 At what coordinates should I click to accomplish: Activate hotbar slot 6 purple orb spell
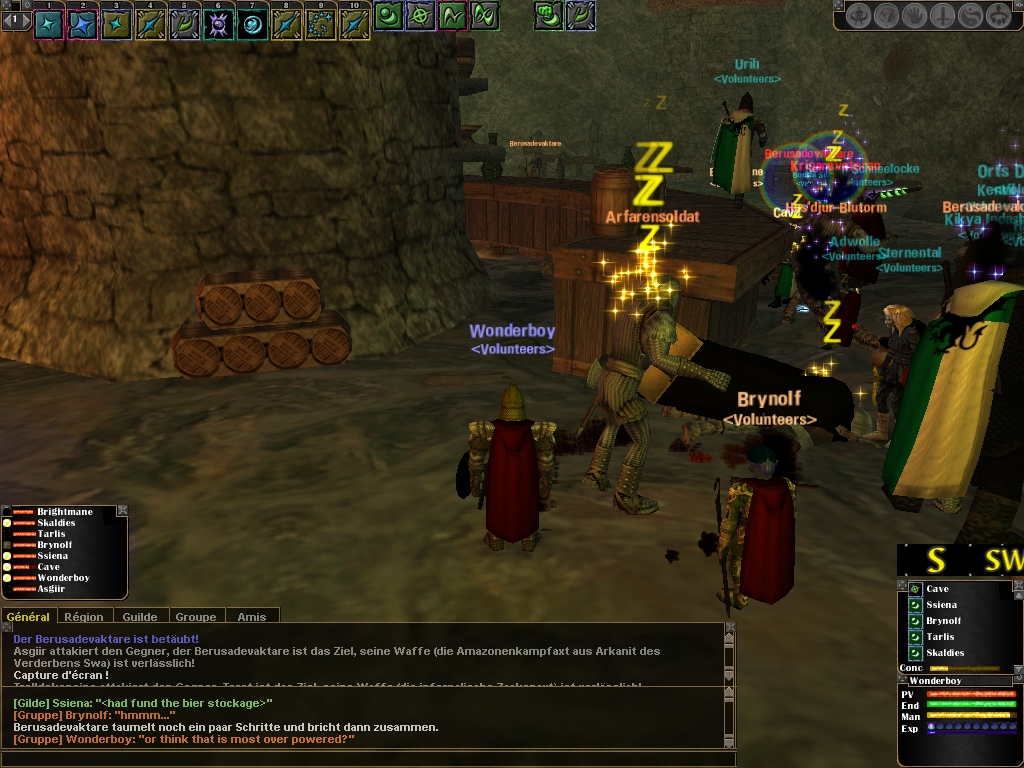219,24
